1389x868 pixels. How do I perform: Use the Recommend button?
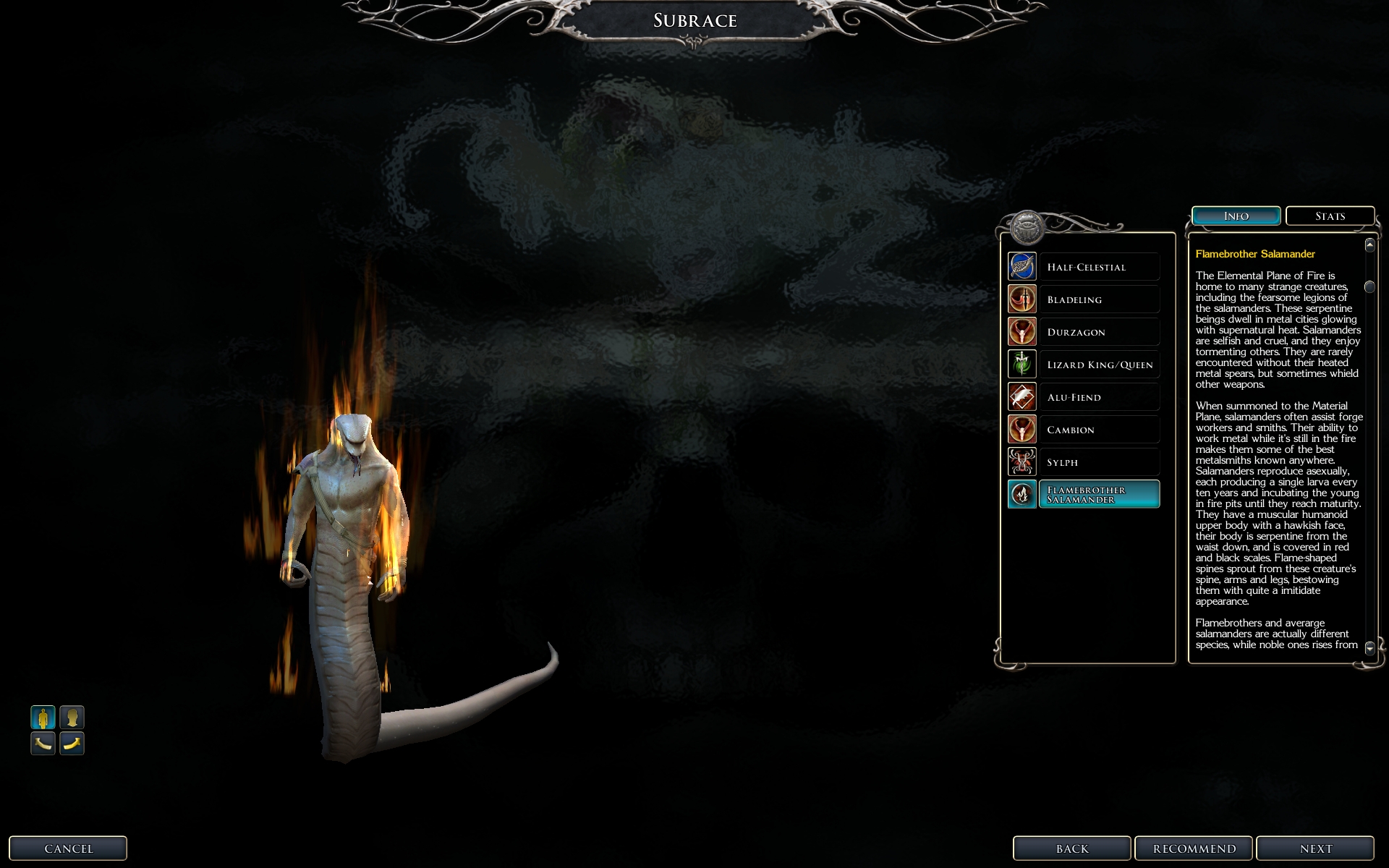coord(1194,848)
